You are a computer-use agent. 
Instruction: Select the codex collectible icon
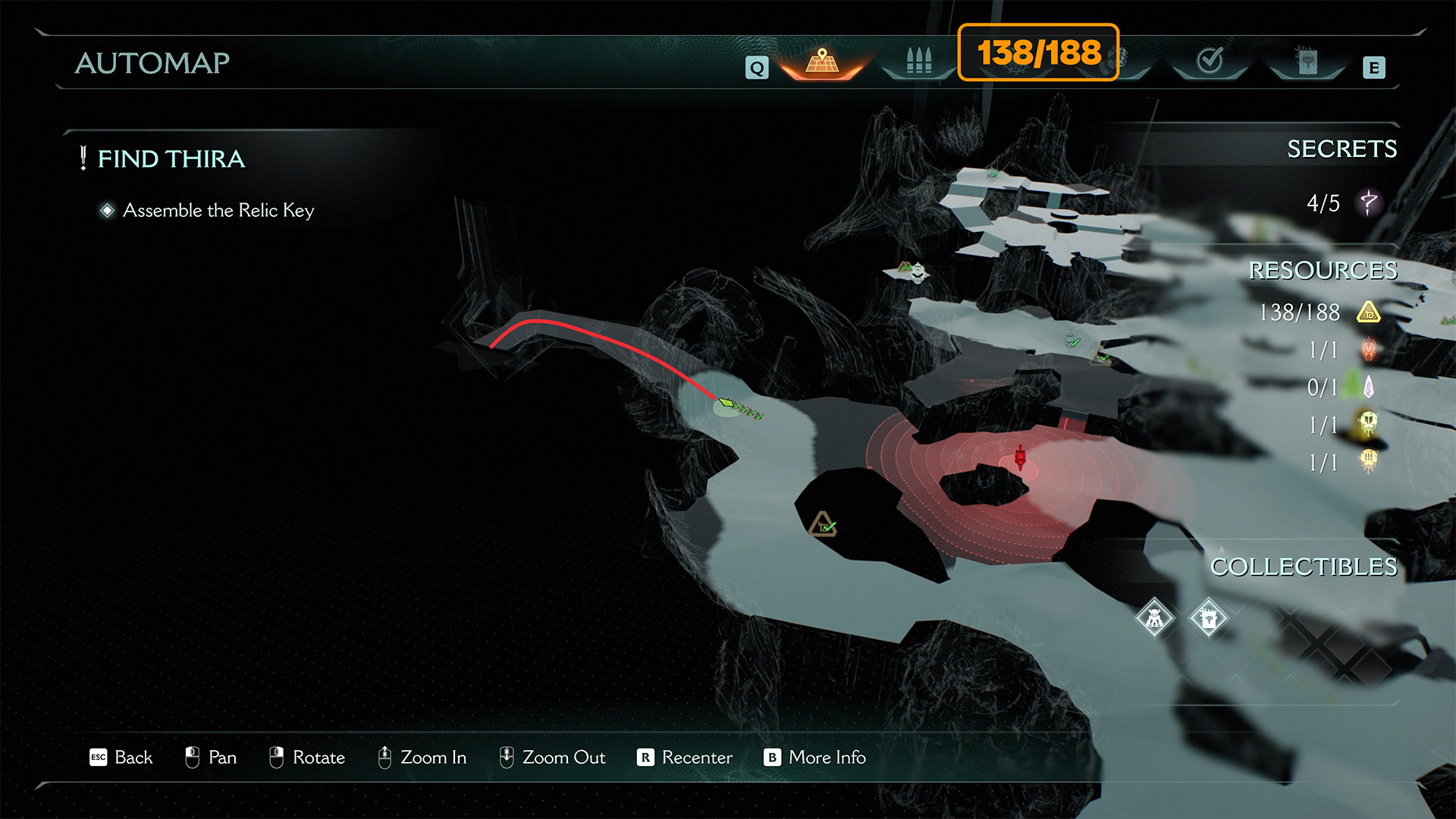click(x=1208, y=618)
